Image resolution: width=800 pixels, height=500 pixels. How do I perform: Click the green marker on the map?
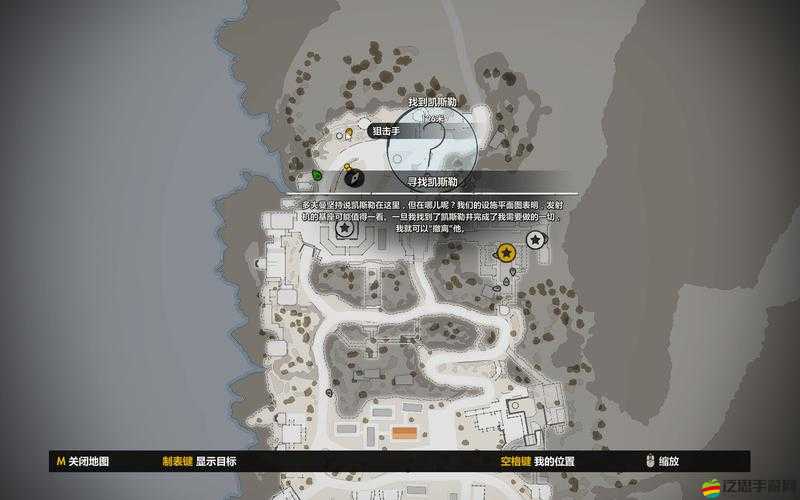(317, 175)
